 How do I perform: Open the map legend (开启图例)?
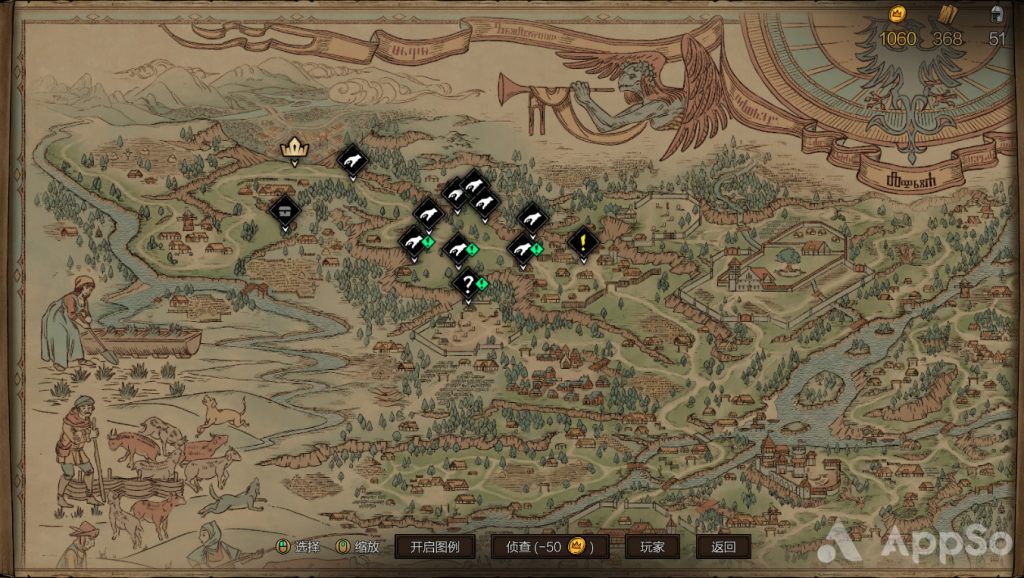point(434,547)
